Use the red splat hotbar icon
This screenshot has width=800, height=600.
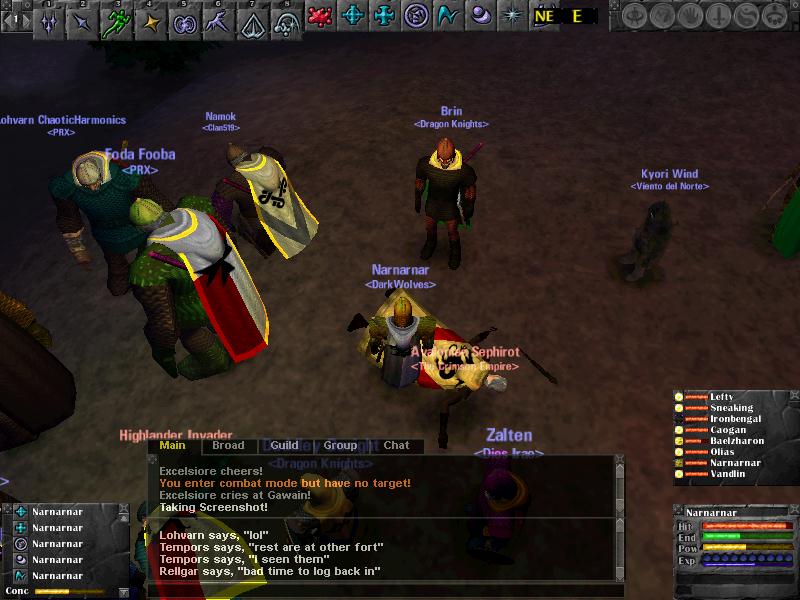coord(320,16)
